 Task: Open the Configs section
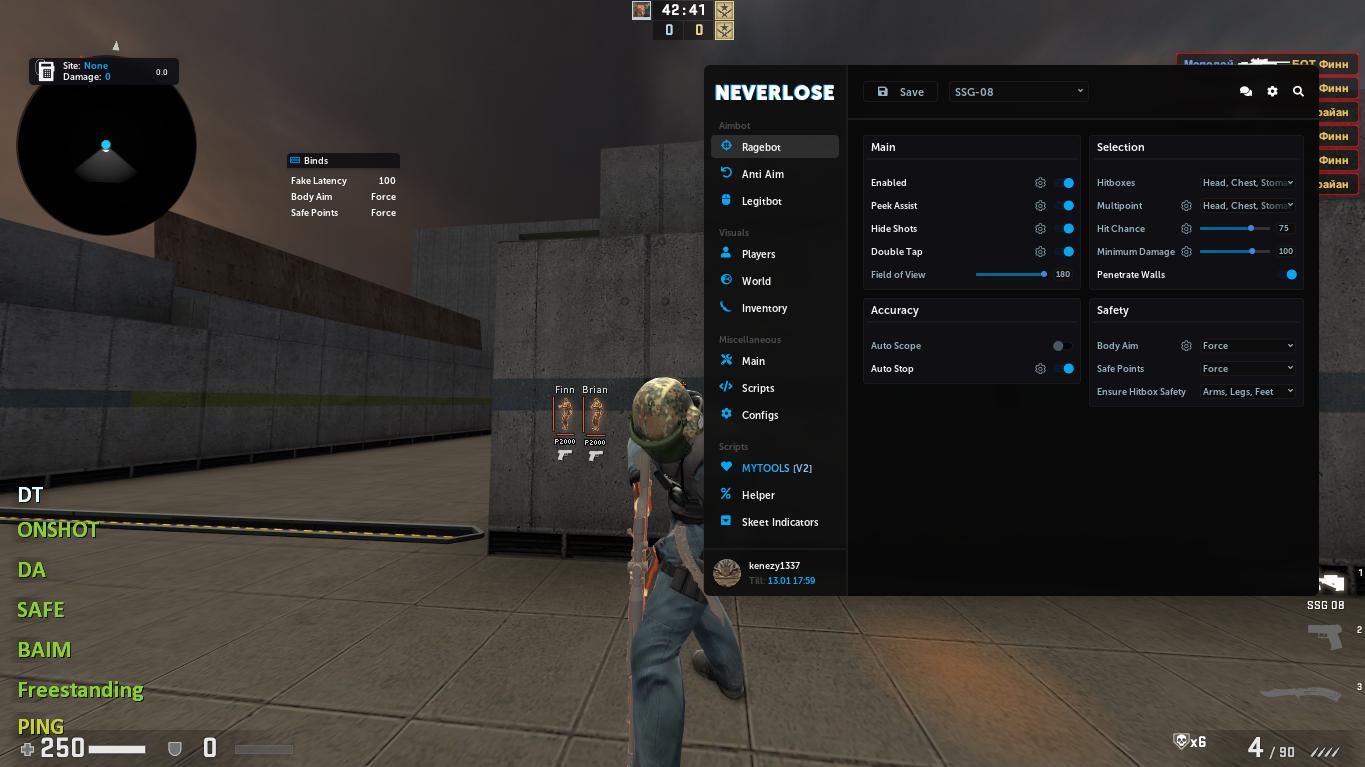[x=760, y=414]
